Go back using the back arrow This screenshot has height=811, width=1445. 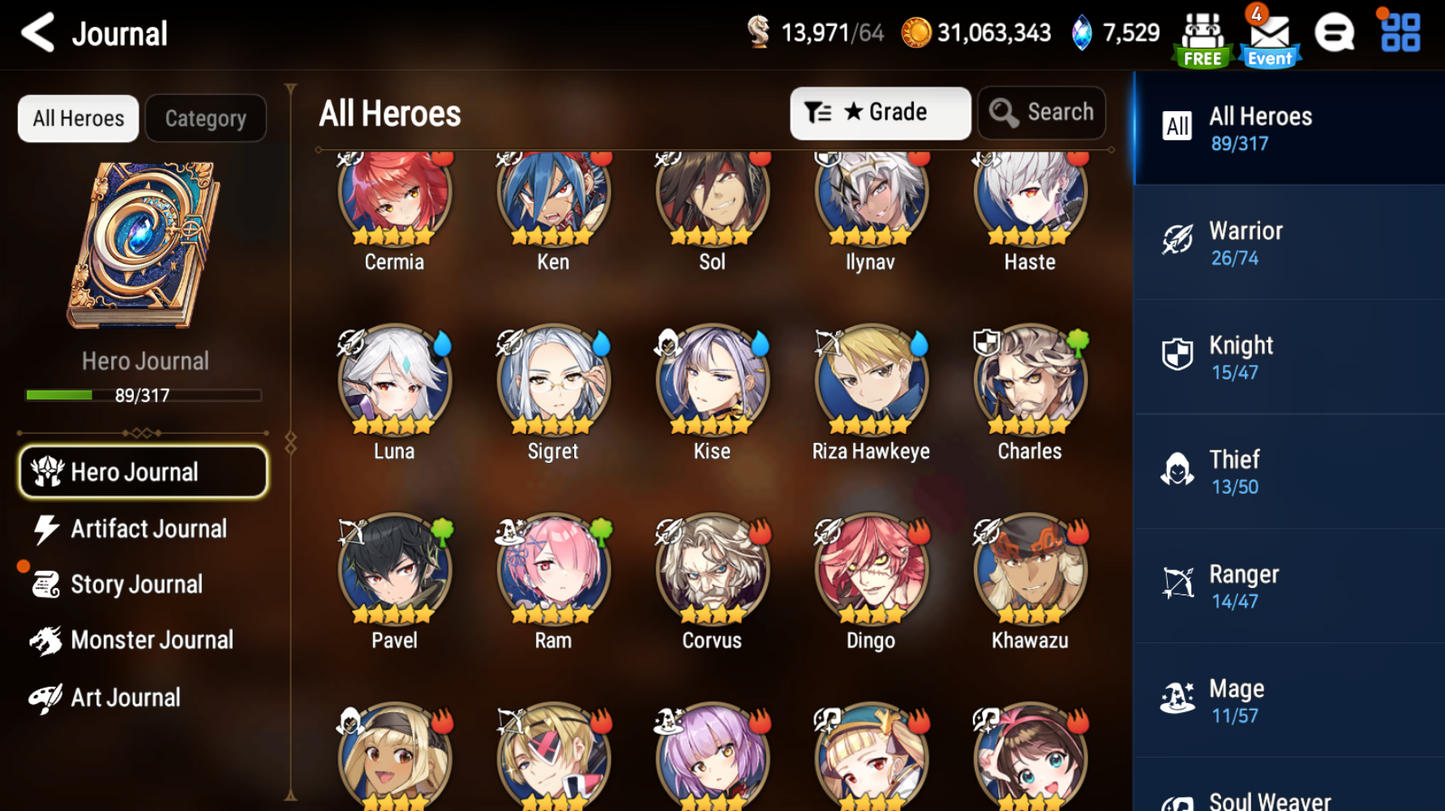pos(36,32)
